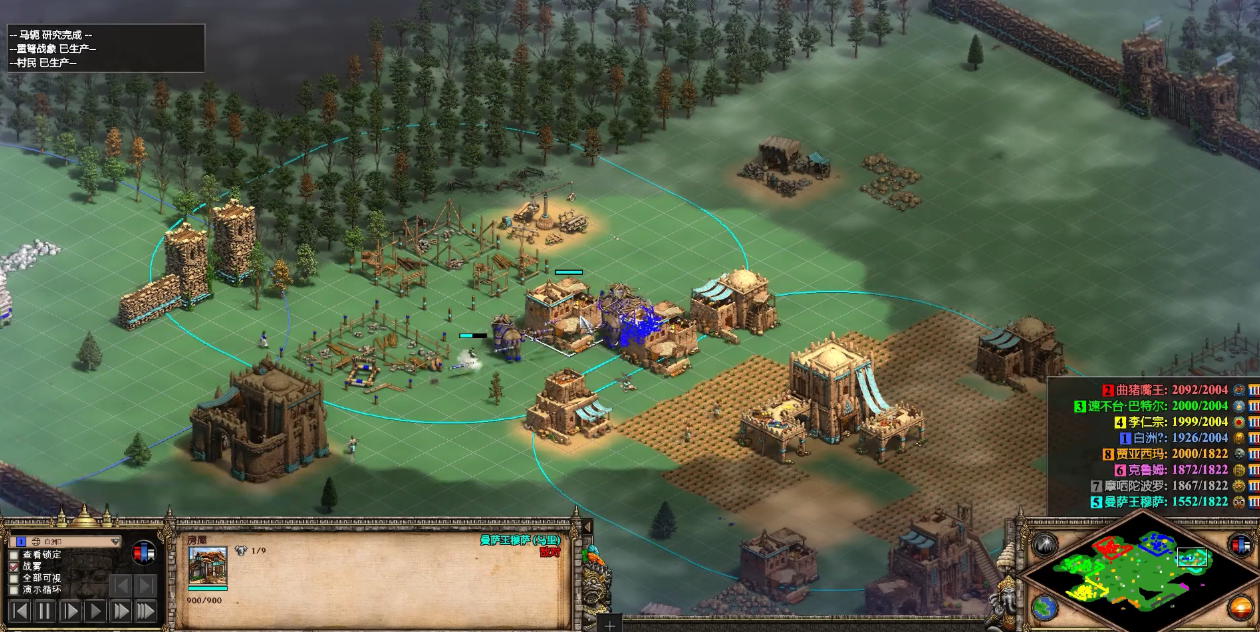Screen dimensions: 1260x632
Task: Click the sunset icon by the minimap
Action: (1241, 606)
